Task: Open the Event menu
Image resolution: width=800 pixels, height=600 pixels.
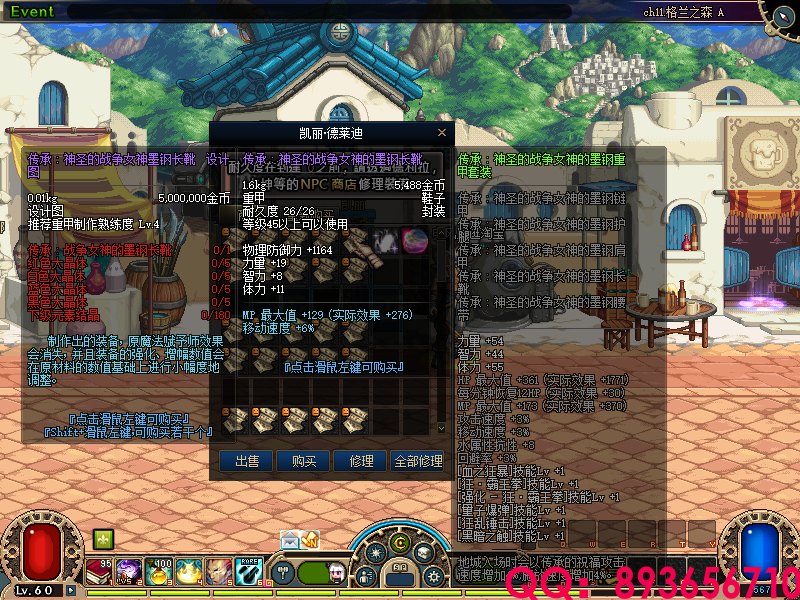Action: coord(32,11)
